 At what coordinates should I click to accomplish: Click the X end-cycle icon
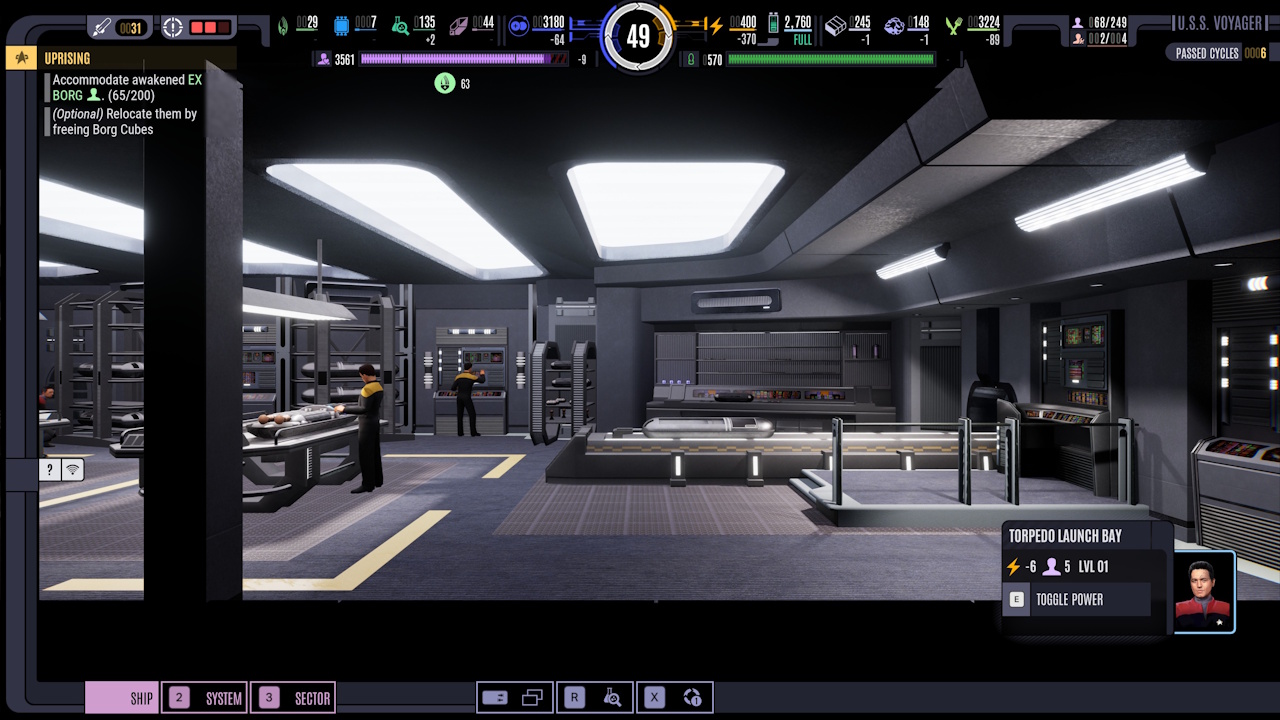[653, 697]
